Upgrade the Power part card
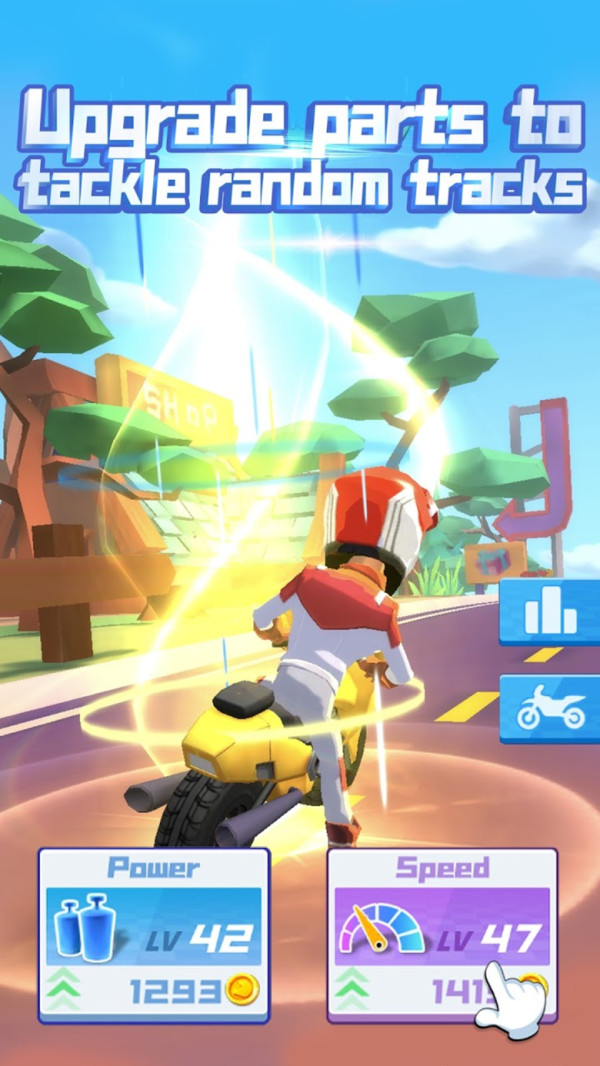This screenshot has height=1066, width=600. click(153, 935)
